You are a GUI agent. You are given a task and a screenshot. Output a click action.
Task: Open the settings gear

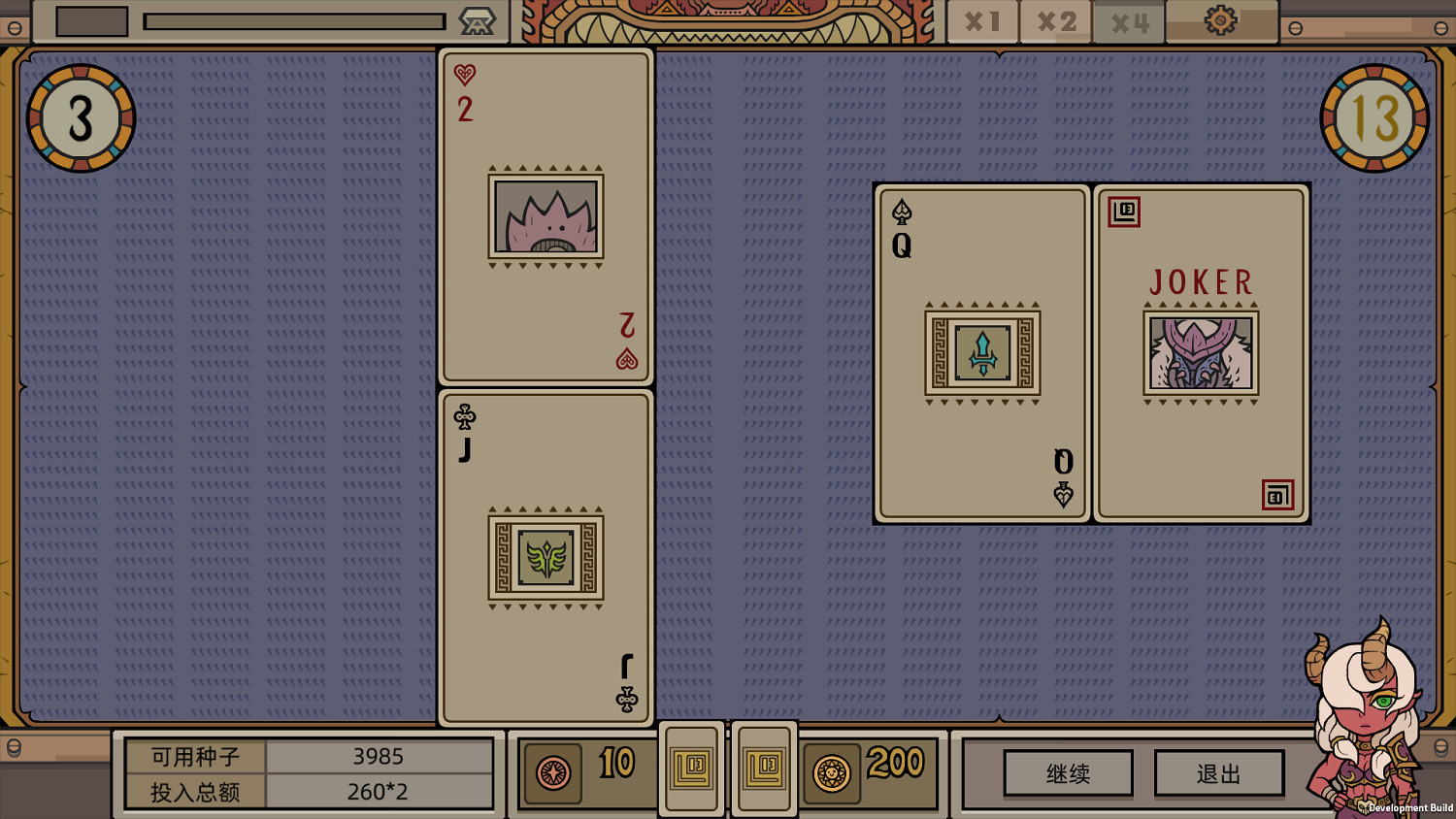[x=1220, y=19]
